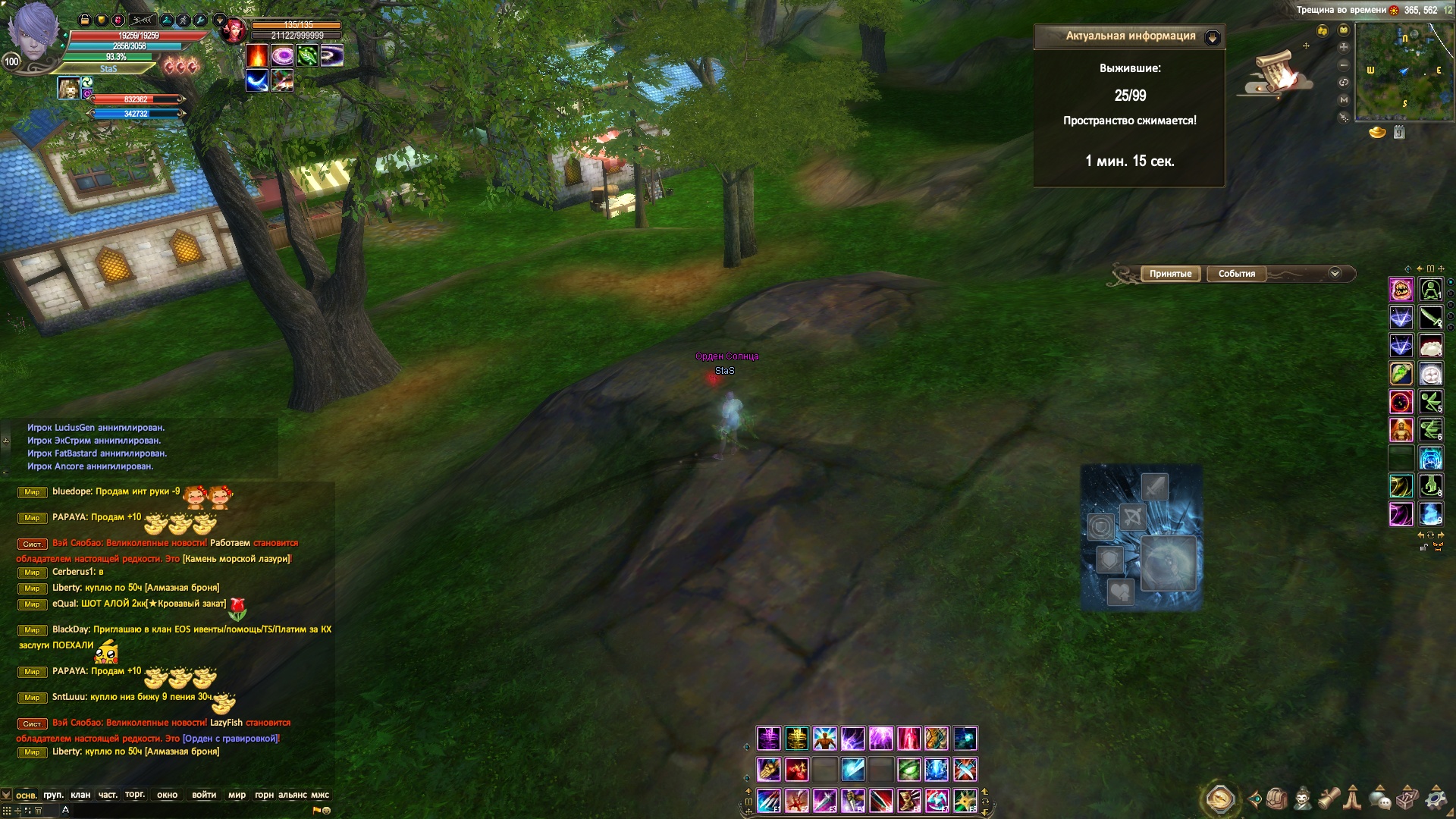Zoom out the minimap with minus button
This screenshot has height=819, width=1456.
pos(1344,64)
